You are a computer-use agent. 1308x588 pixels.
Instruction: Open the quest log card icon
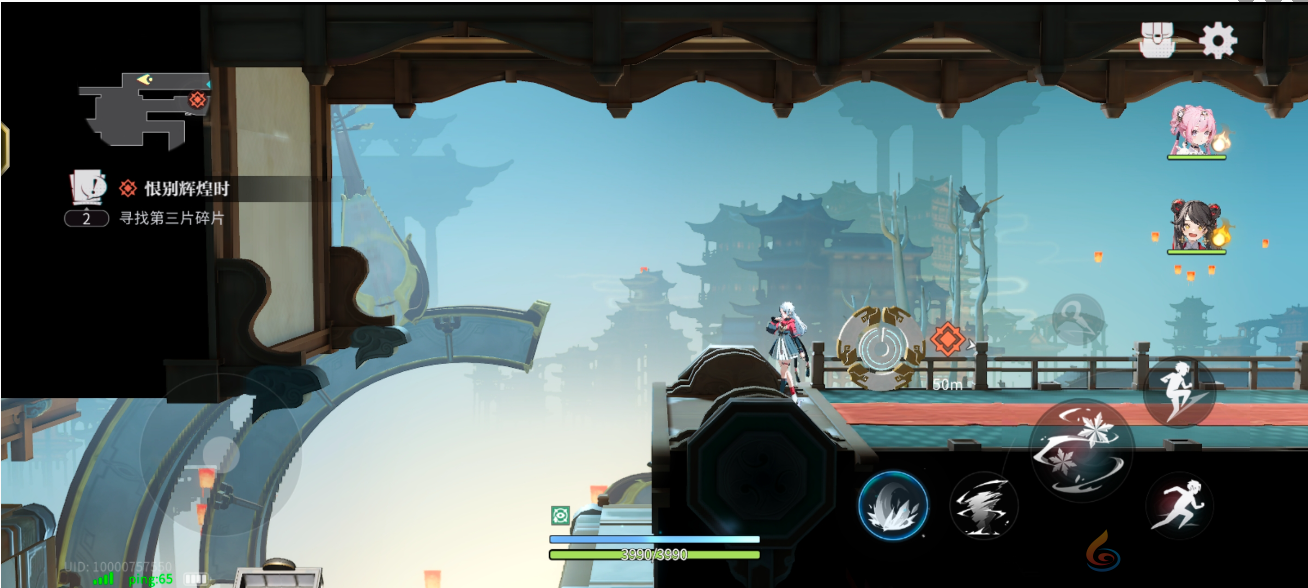pos(88,187)
